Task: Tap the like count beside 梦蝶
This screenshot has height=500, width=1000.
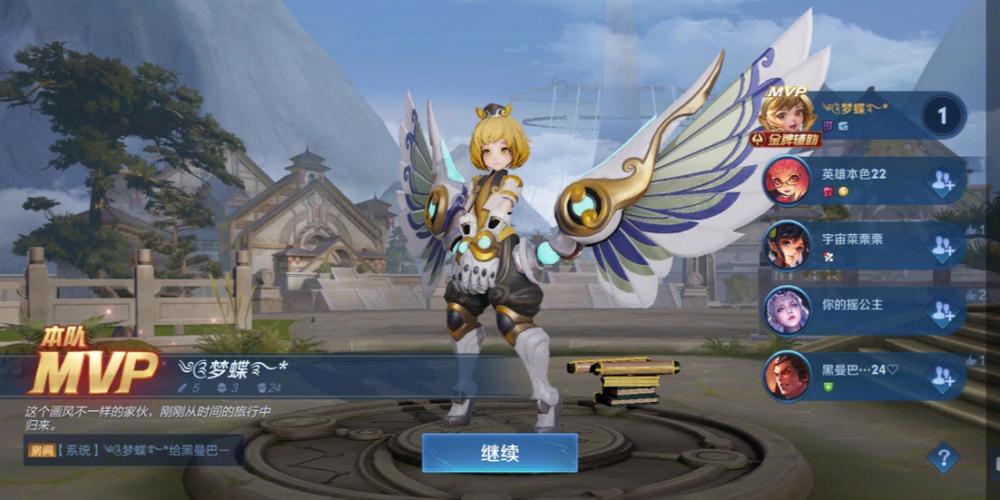Action: [x=941, y=116]
